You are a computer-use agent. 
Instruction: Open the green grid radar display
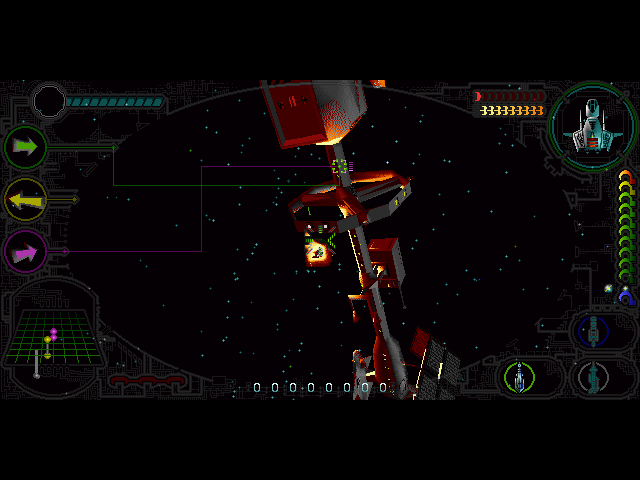(50, 337)
